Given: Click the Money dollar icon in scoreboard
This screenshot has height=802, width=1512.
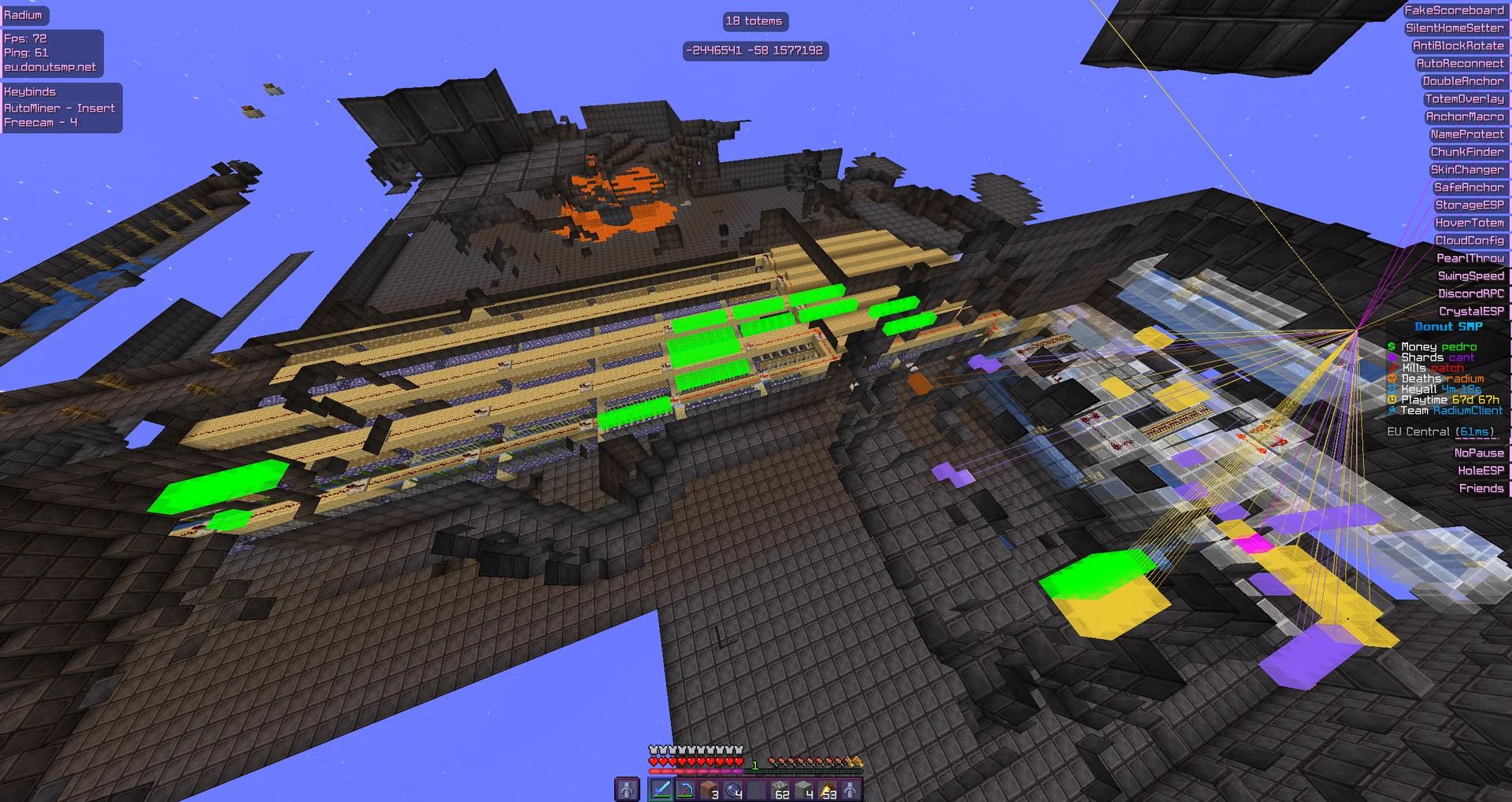Looking at the screenshot, I should pyautogui.click(x=1392, y=347).
